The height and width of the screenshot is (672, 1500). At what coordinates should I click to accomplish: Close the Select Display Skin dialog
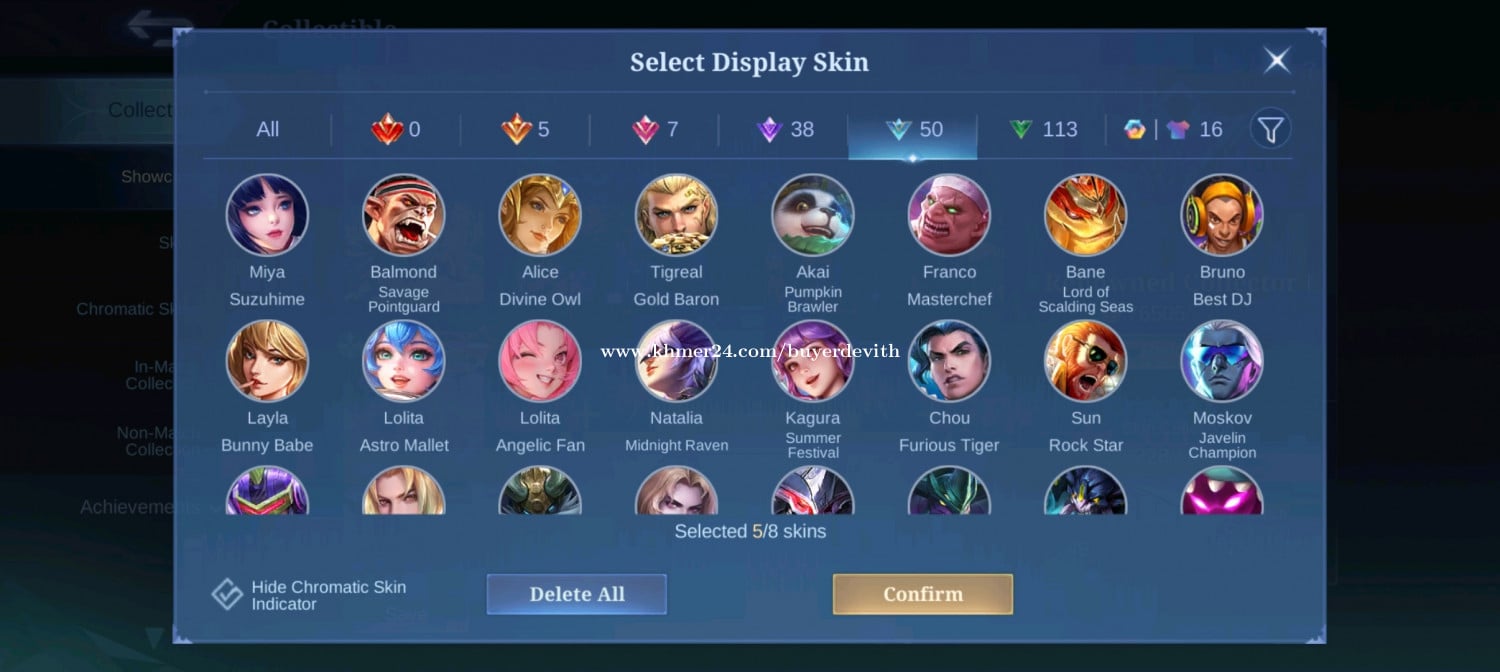(x=1277, y=61)
